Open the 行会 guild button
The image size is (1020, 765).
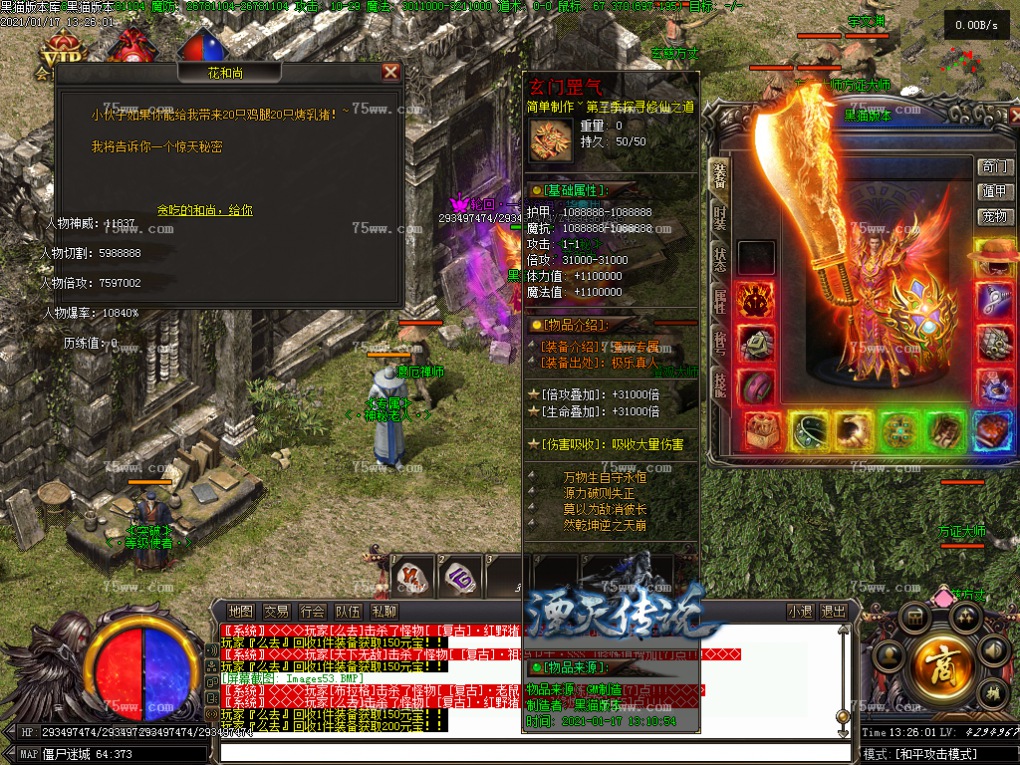[312, 611]
